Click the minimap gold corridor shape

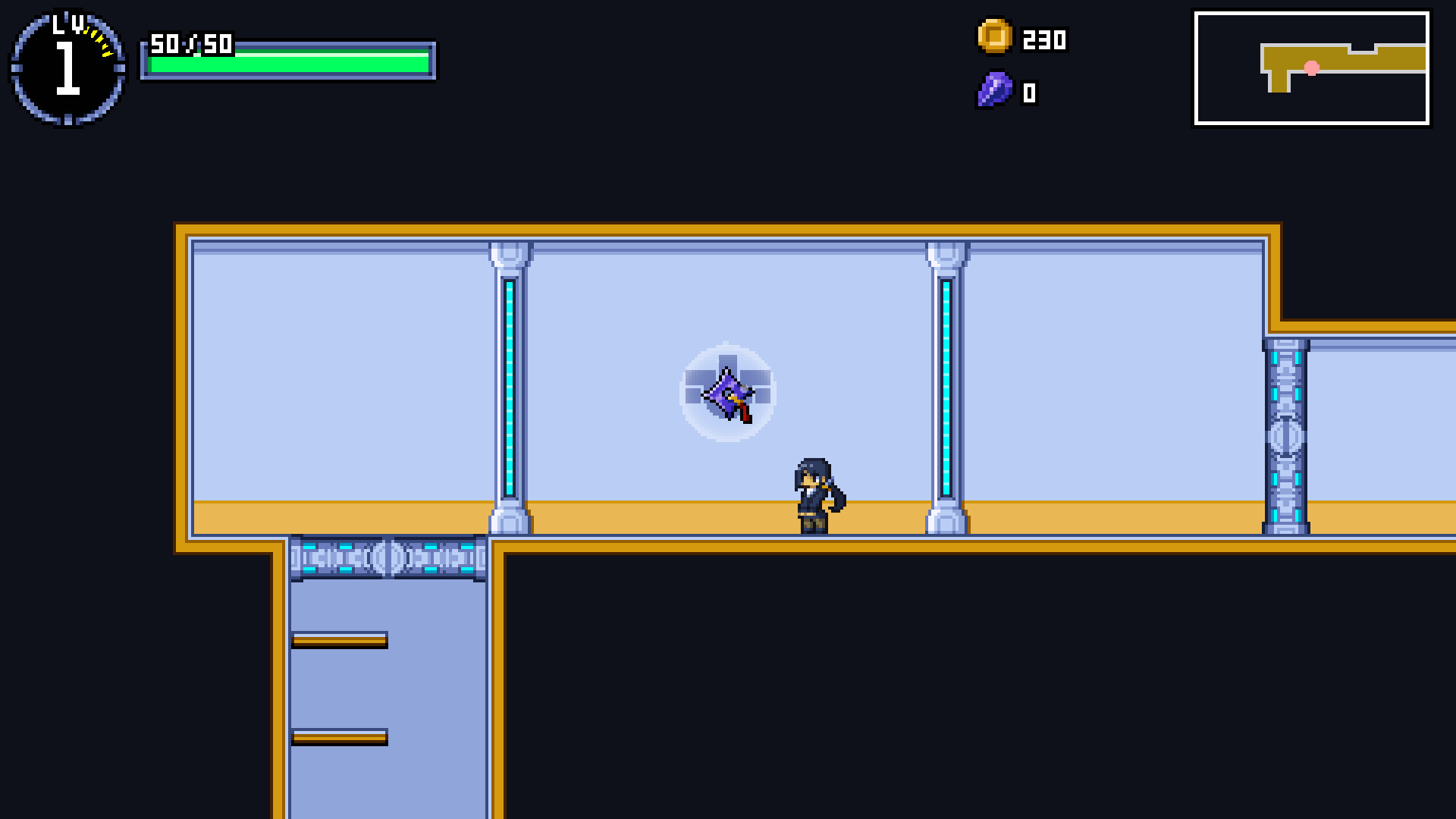(1289, 57)
